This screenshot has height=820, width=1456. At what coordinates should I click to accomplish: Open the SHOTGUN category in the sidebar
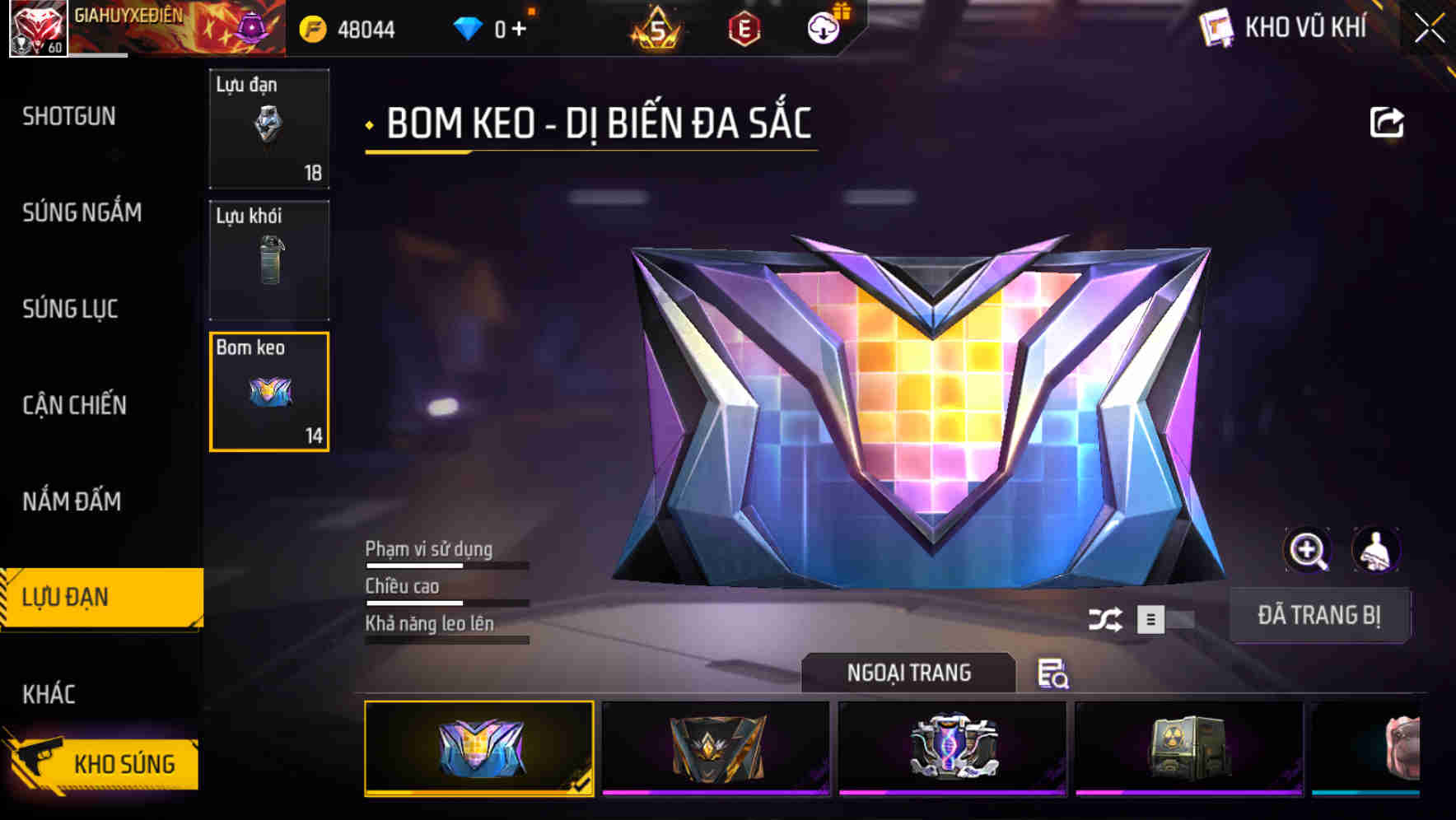coord(70,117)
